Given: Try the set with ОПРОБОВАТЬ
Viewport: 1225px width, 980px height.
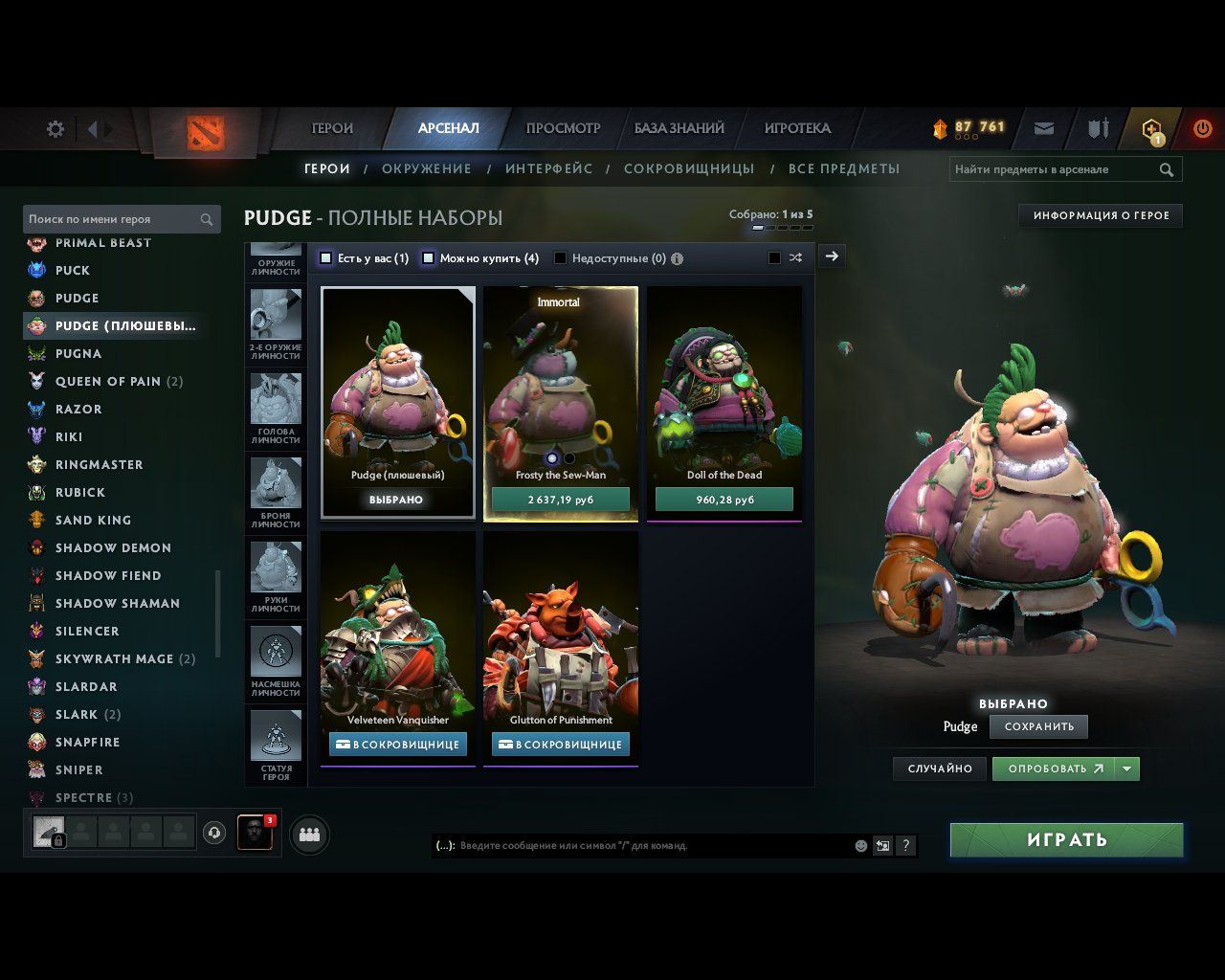Looking at the screenshot, I should click(x=1055, y=768).
